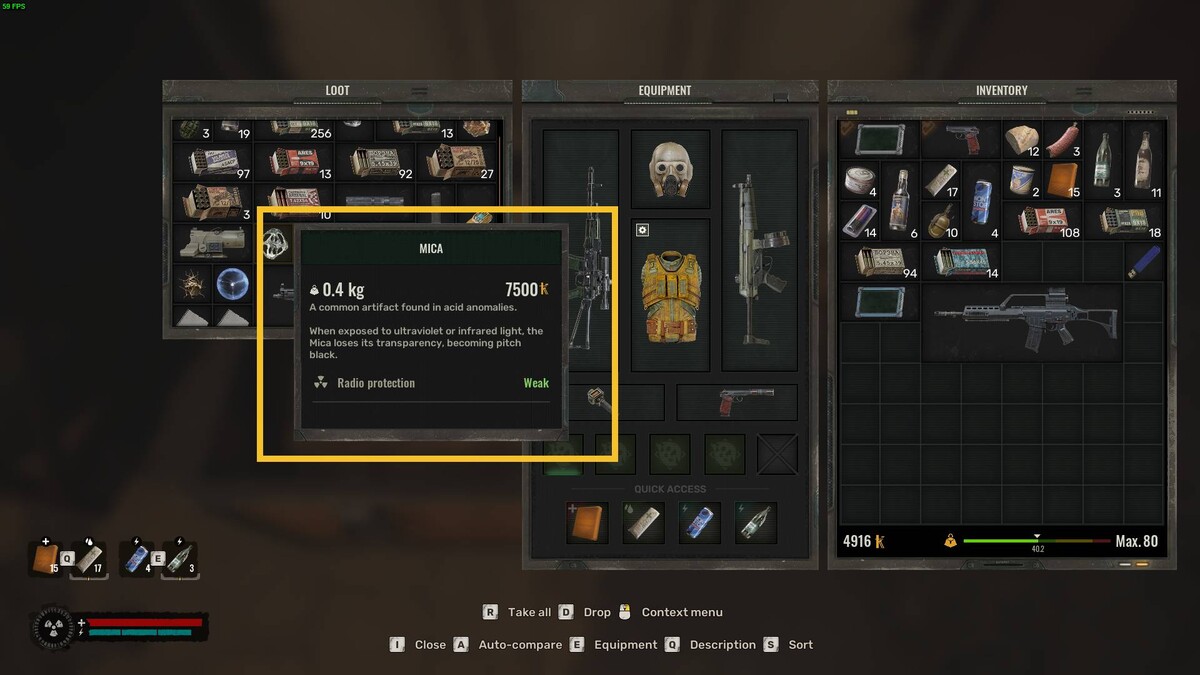The image size is (1200, 675).
Task: Select the equipped pistol in the sidearm slot
Action: [737, 402]
